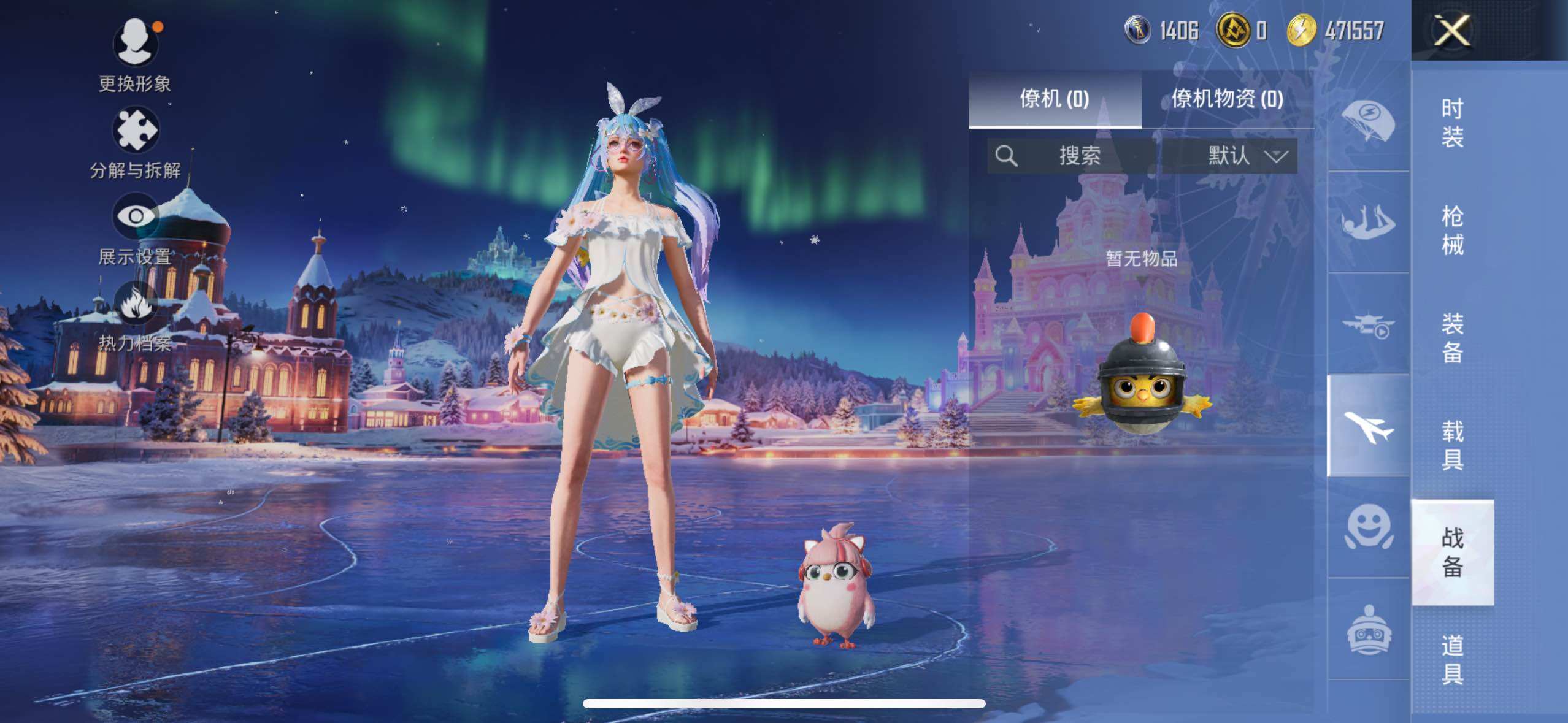
Task: Select the 枪械 firearms category
Action: (1452, 231)
